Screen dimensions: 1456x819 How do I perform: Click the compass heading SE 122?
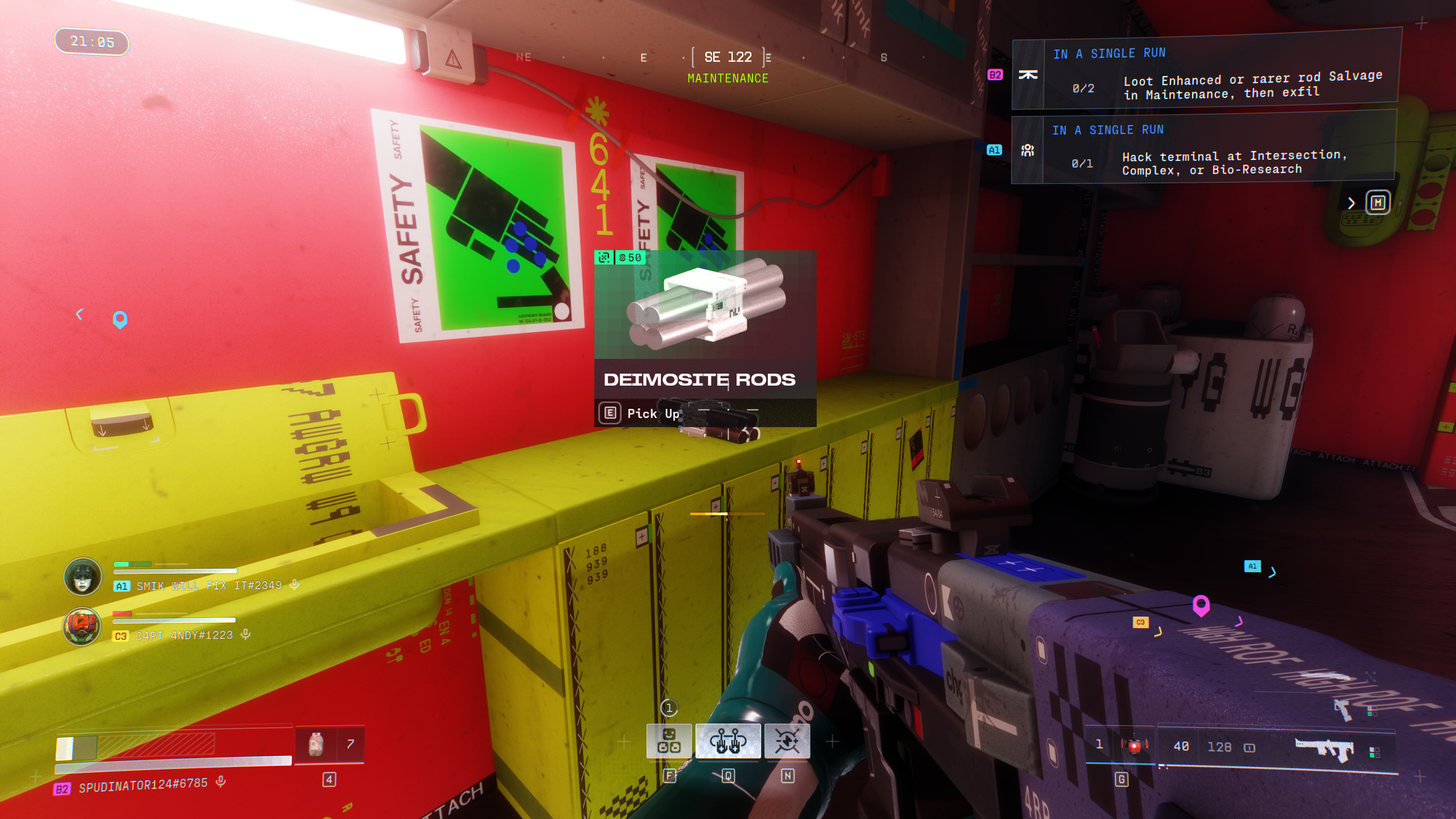[728, 57]
